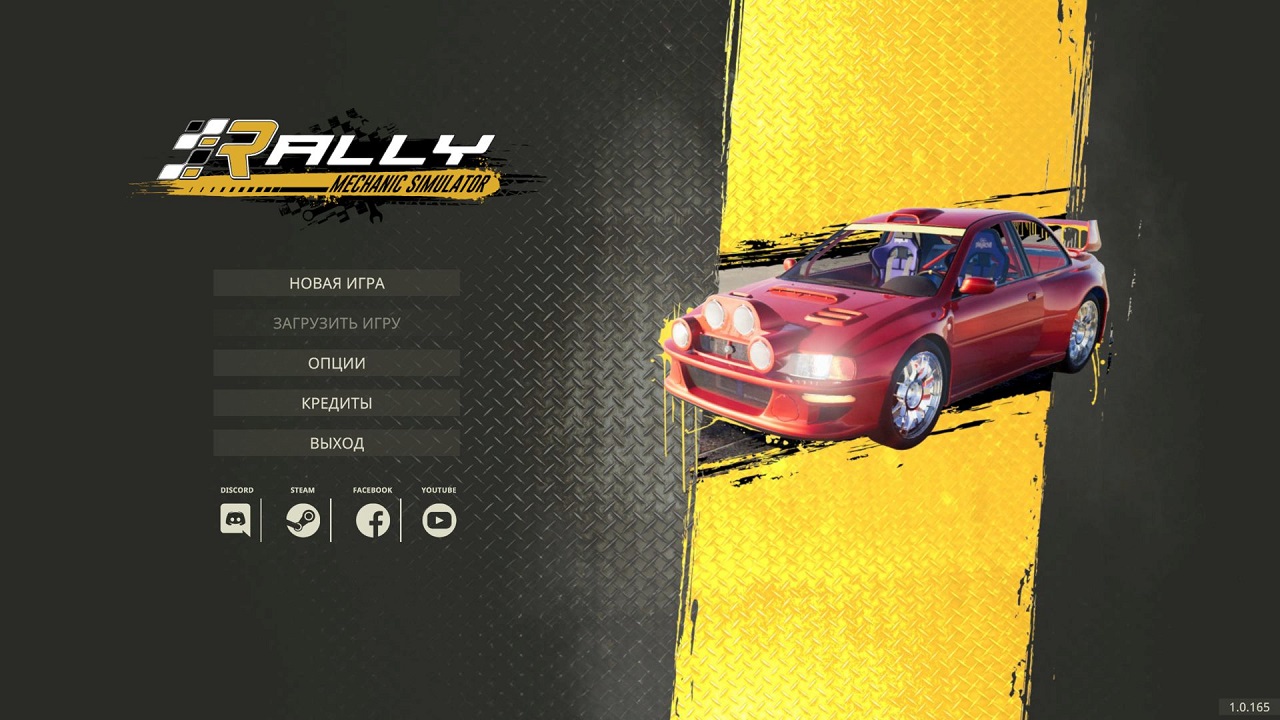The image size is (1280, 720).
Task: Open the Facebook page icon
Action: 371,520
